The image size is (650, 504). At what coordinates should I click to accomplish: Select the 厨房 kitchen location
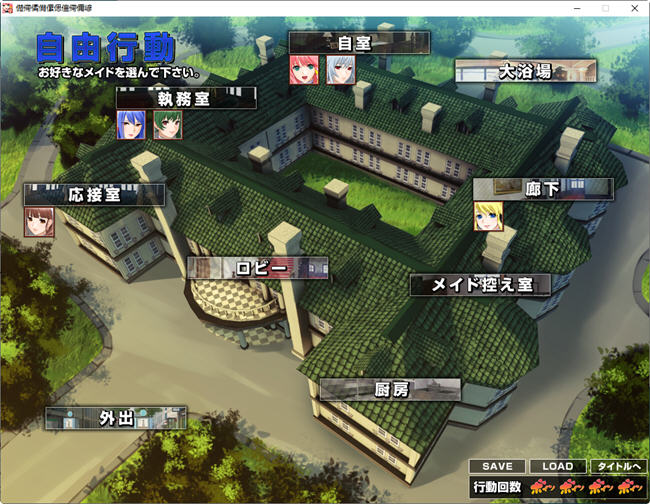(390, 389)
